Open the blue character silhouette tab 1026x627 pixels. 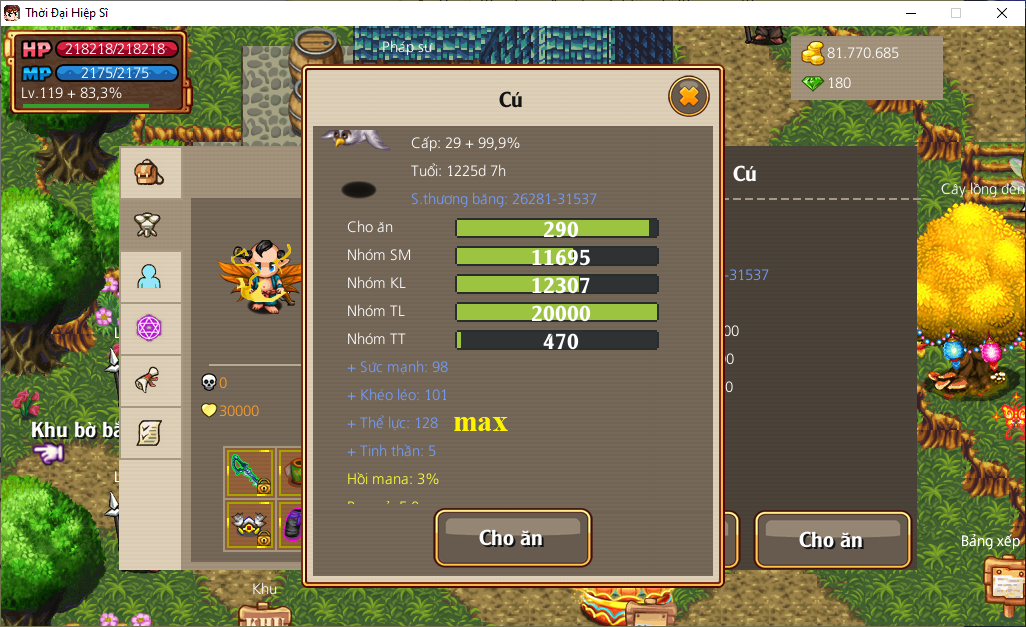(x=150, y=277)
